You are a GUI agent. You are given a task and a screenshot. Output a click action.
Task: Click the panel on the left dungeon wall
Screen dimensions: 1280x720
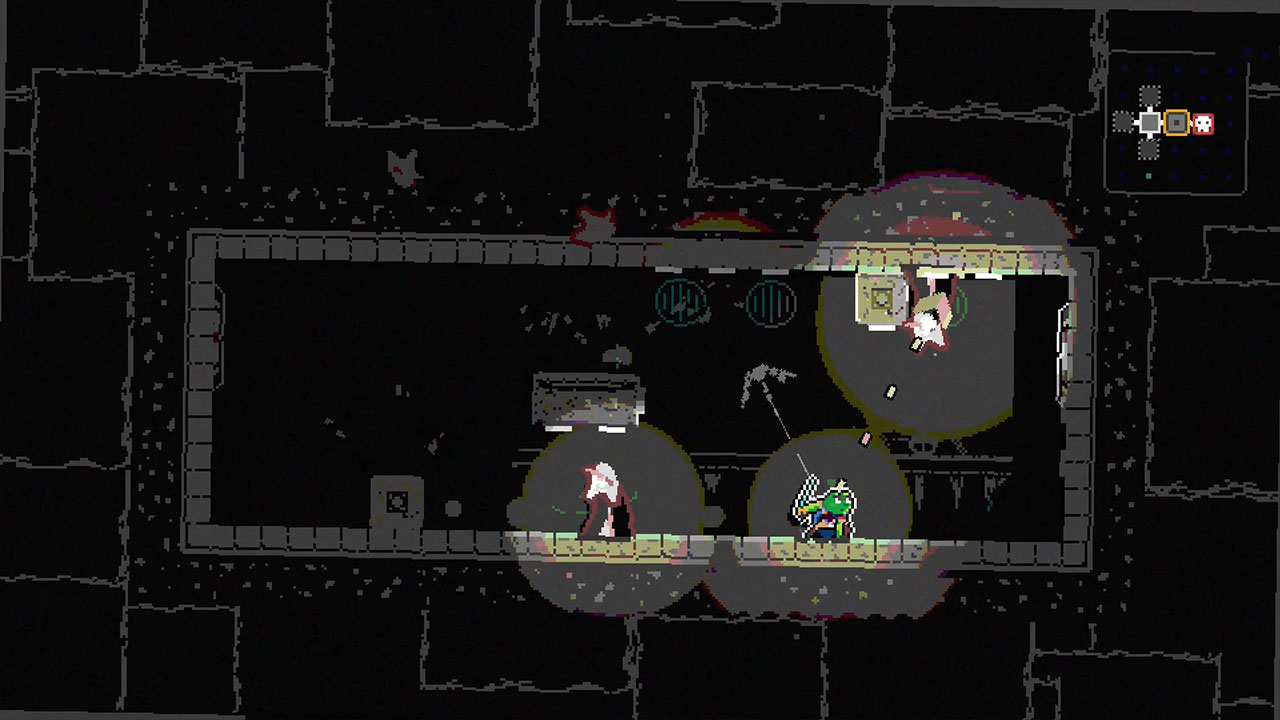(395, 497)
